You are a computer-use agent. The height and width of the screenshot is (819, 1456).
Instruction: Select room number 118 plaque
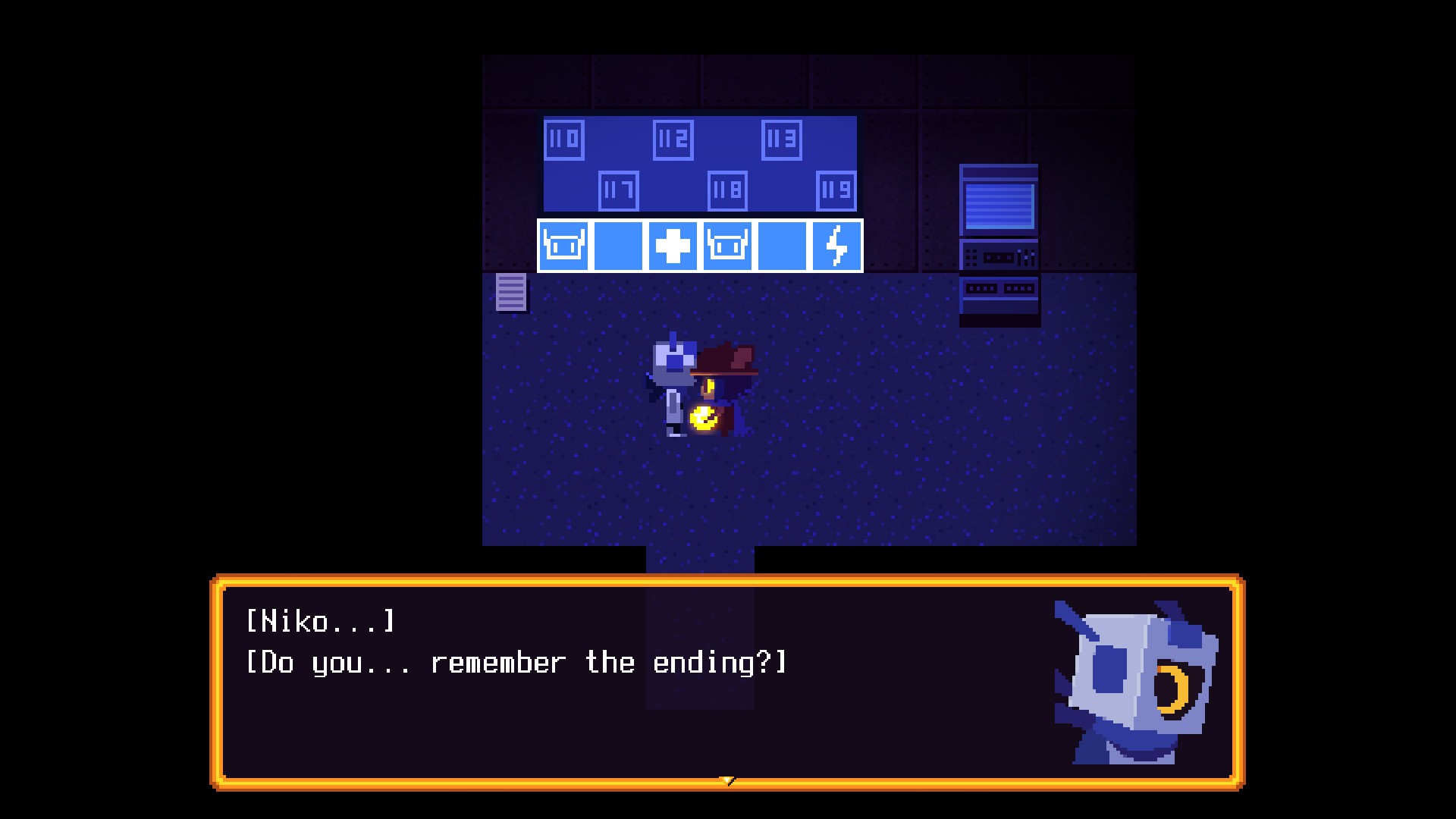(x=728, y=190)
